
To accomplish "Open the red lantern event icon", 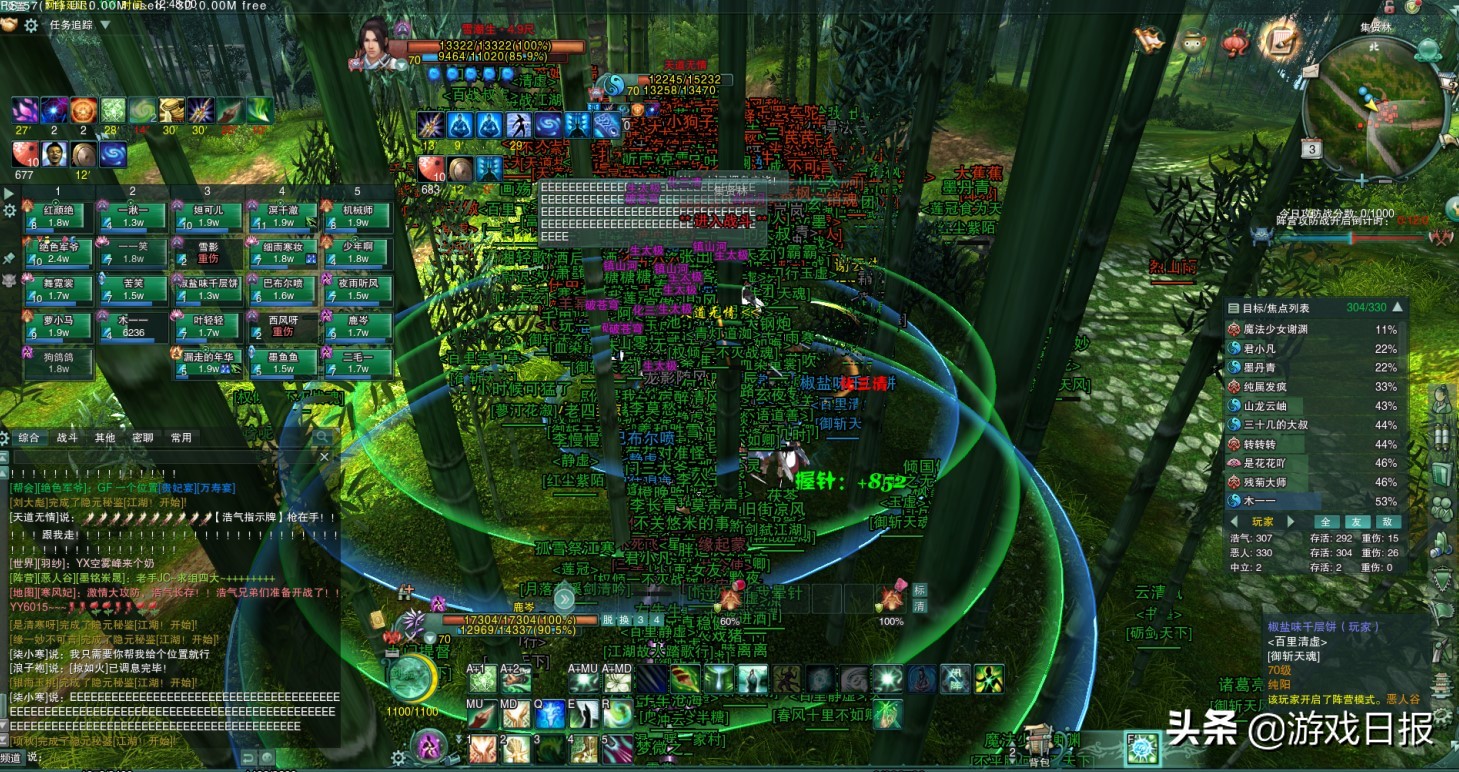I will [x=1235, y=42].
